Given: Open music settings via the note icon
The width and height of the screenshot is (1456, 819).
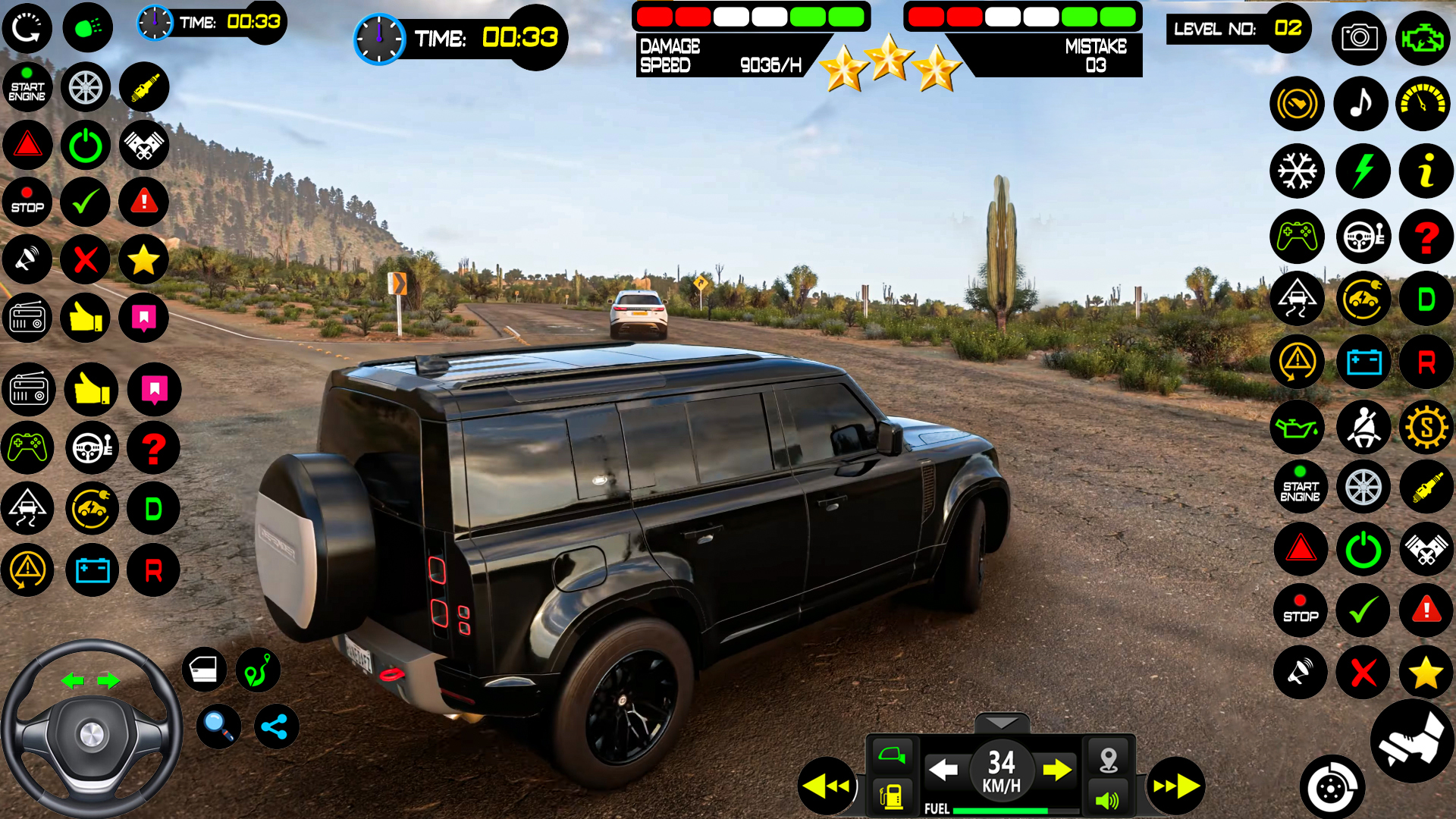Looking at the screenshot, I should (1361, 104).
